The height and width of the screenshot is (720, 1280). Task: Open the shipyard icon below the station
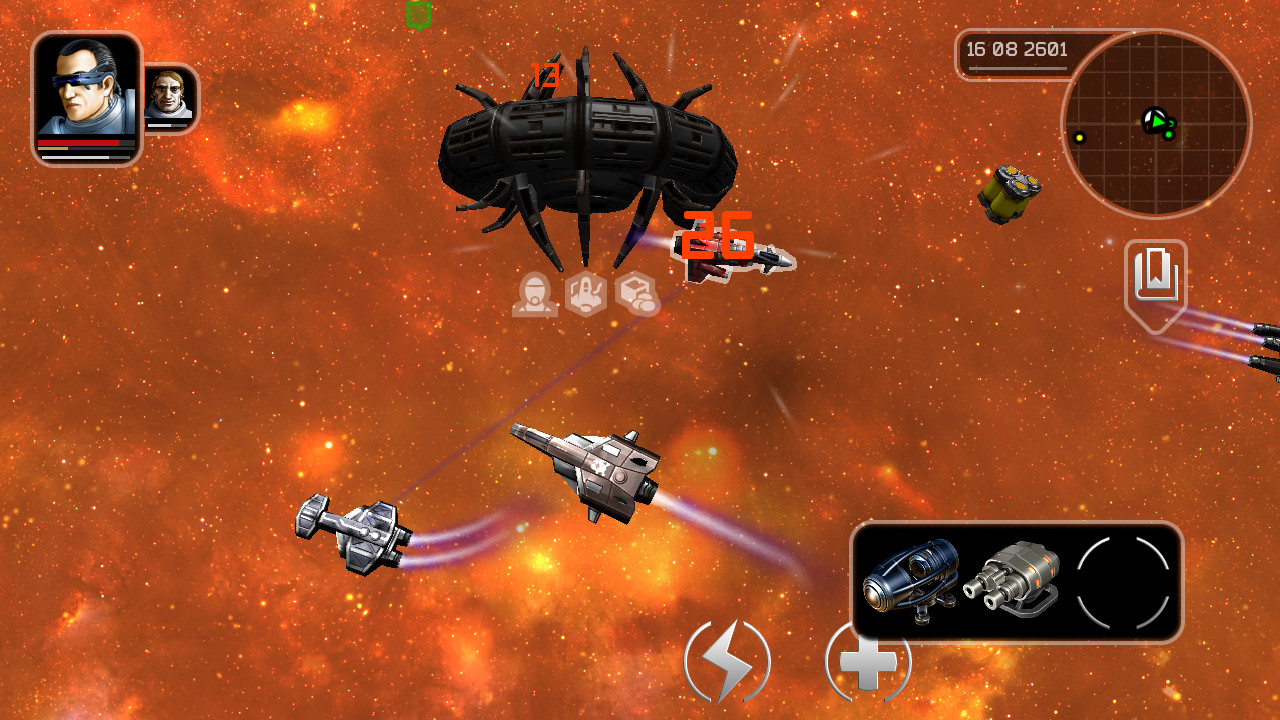click(588, 293)
